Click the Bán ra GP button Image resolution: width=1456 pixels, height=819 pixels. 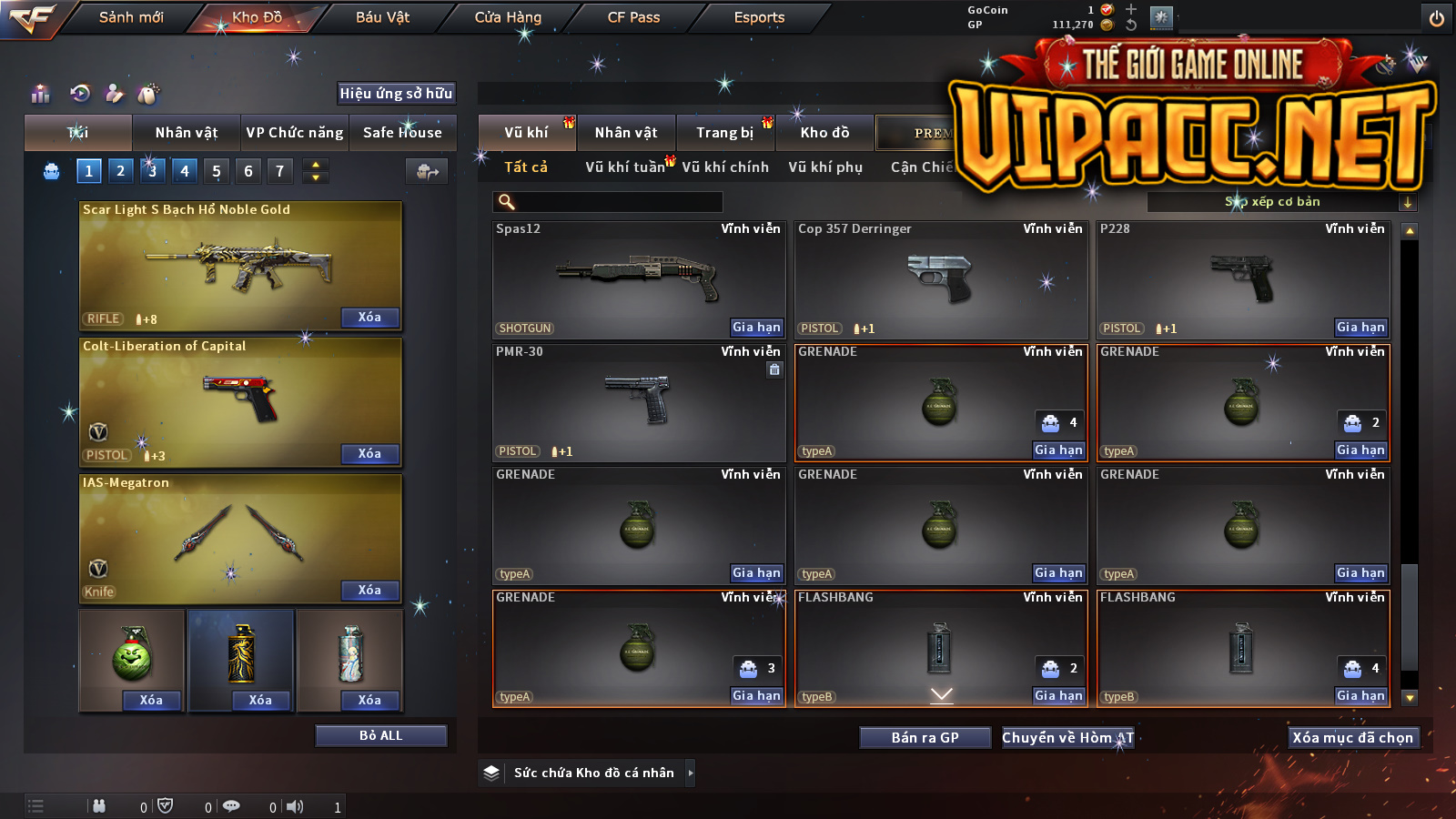(925, 738)
